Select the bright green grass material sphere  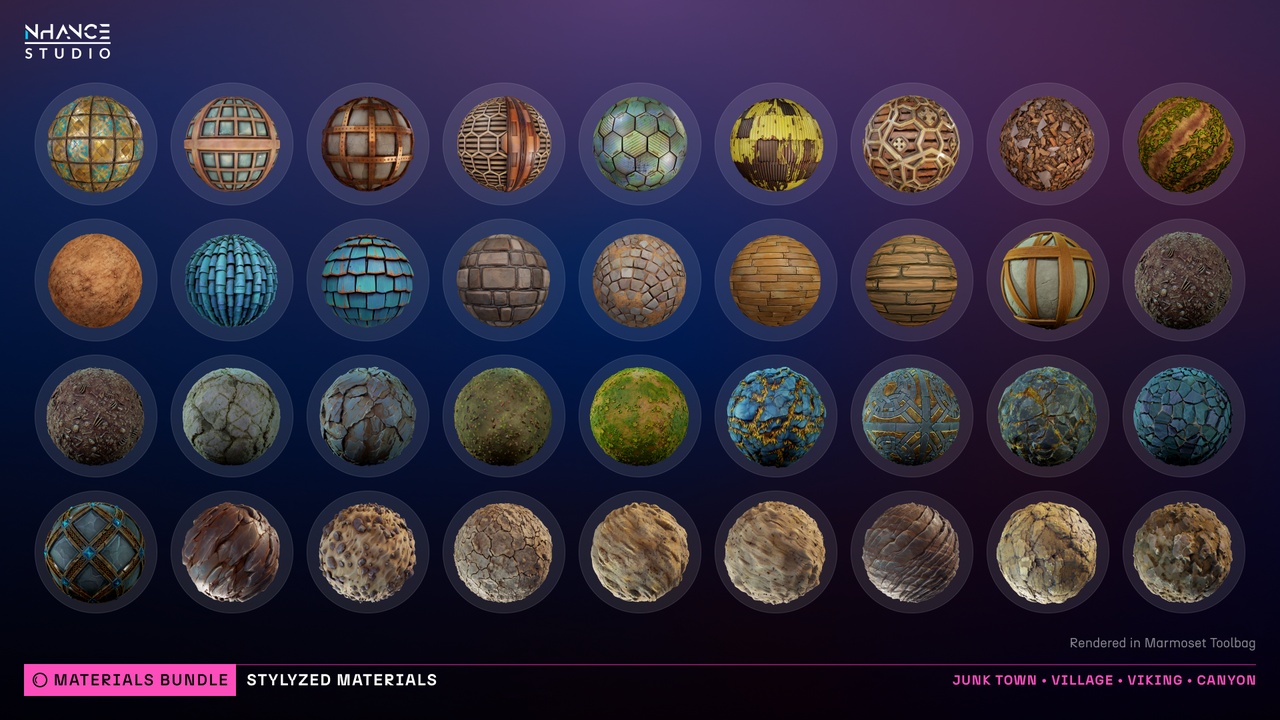pyautogui.click(x=640, y=416)
